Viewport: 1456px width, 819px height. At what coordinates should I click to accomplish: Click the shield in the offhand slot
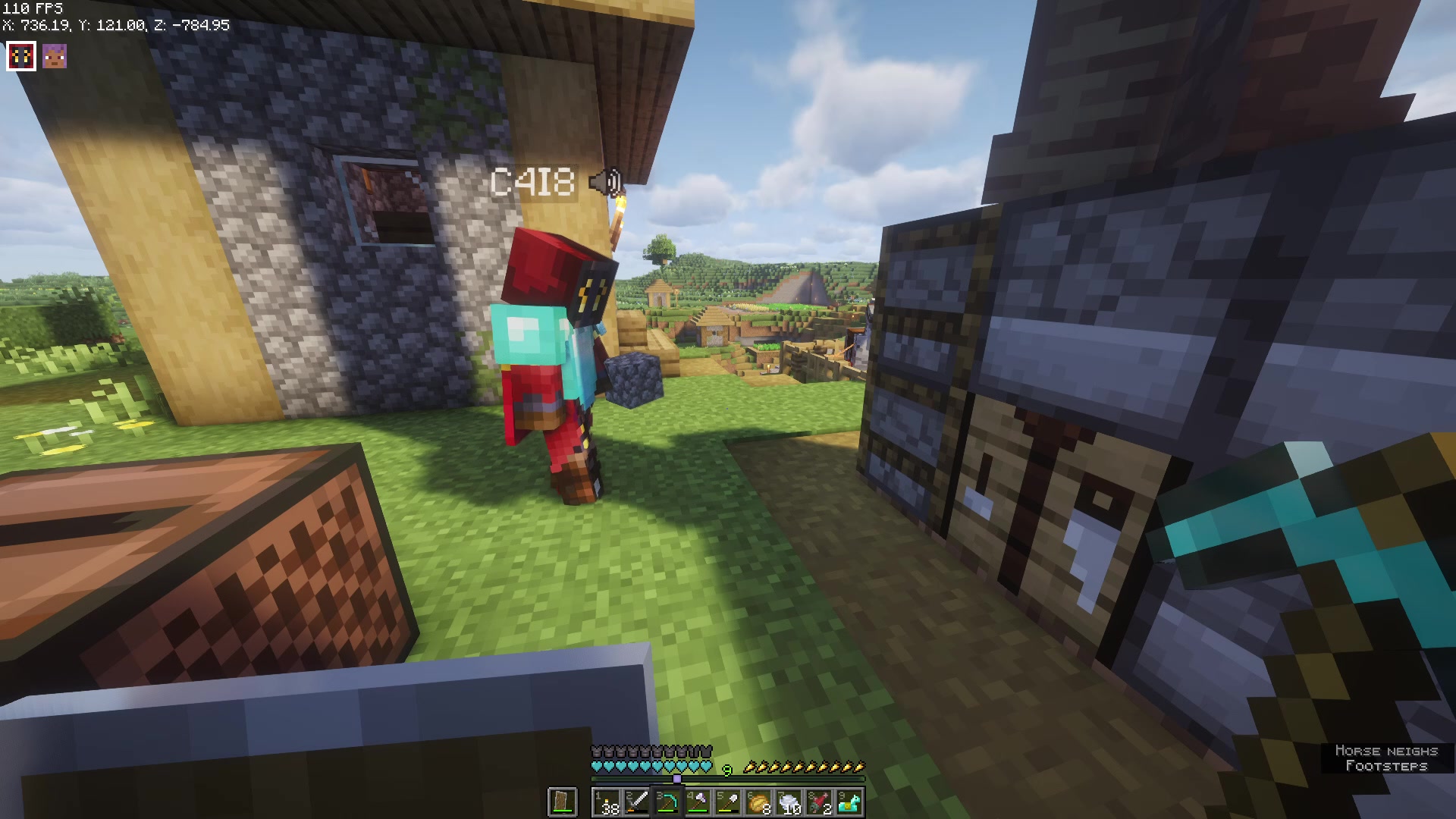(x=561, y=802)
